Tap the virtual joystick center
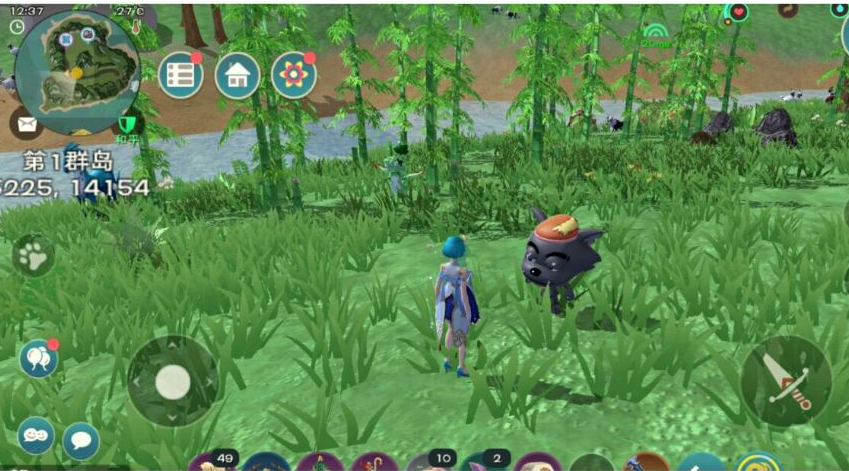 [173, 381]
